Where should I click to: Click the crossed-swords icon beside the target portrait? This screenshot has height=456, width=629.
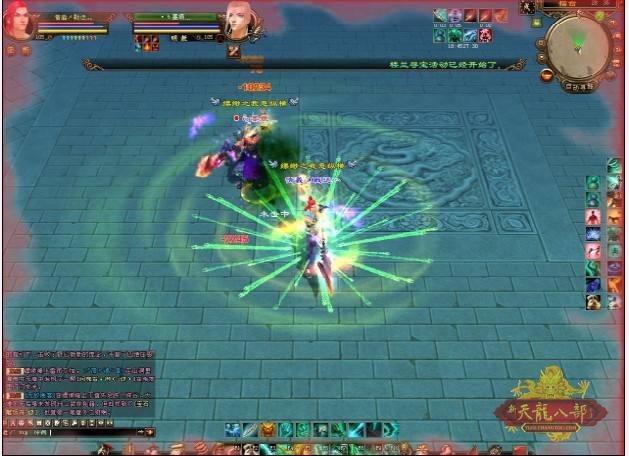[233, 50]
